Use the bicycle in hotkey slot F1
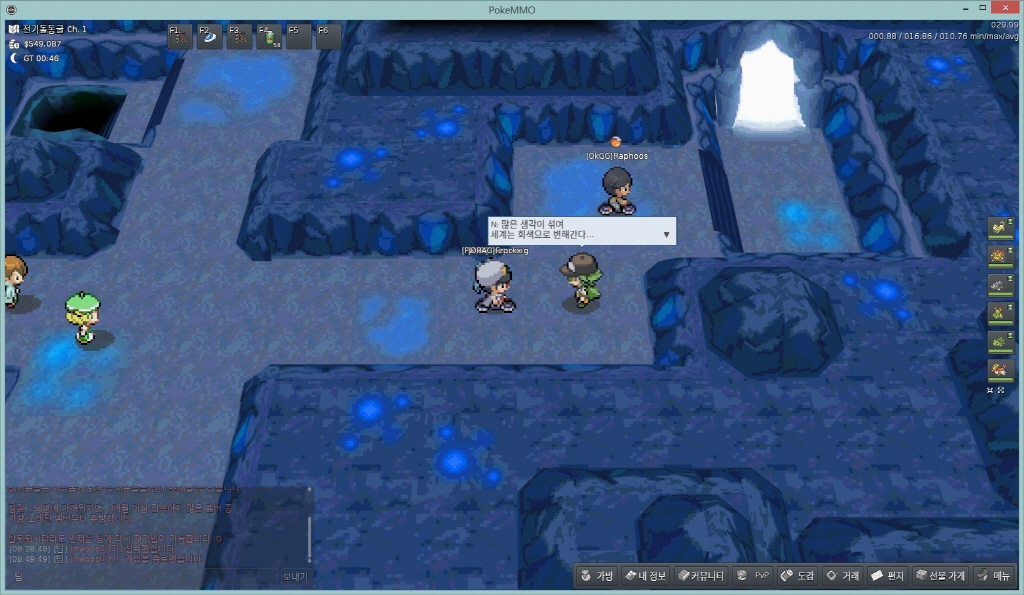Screen dimensions: 1024x595 181,37
